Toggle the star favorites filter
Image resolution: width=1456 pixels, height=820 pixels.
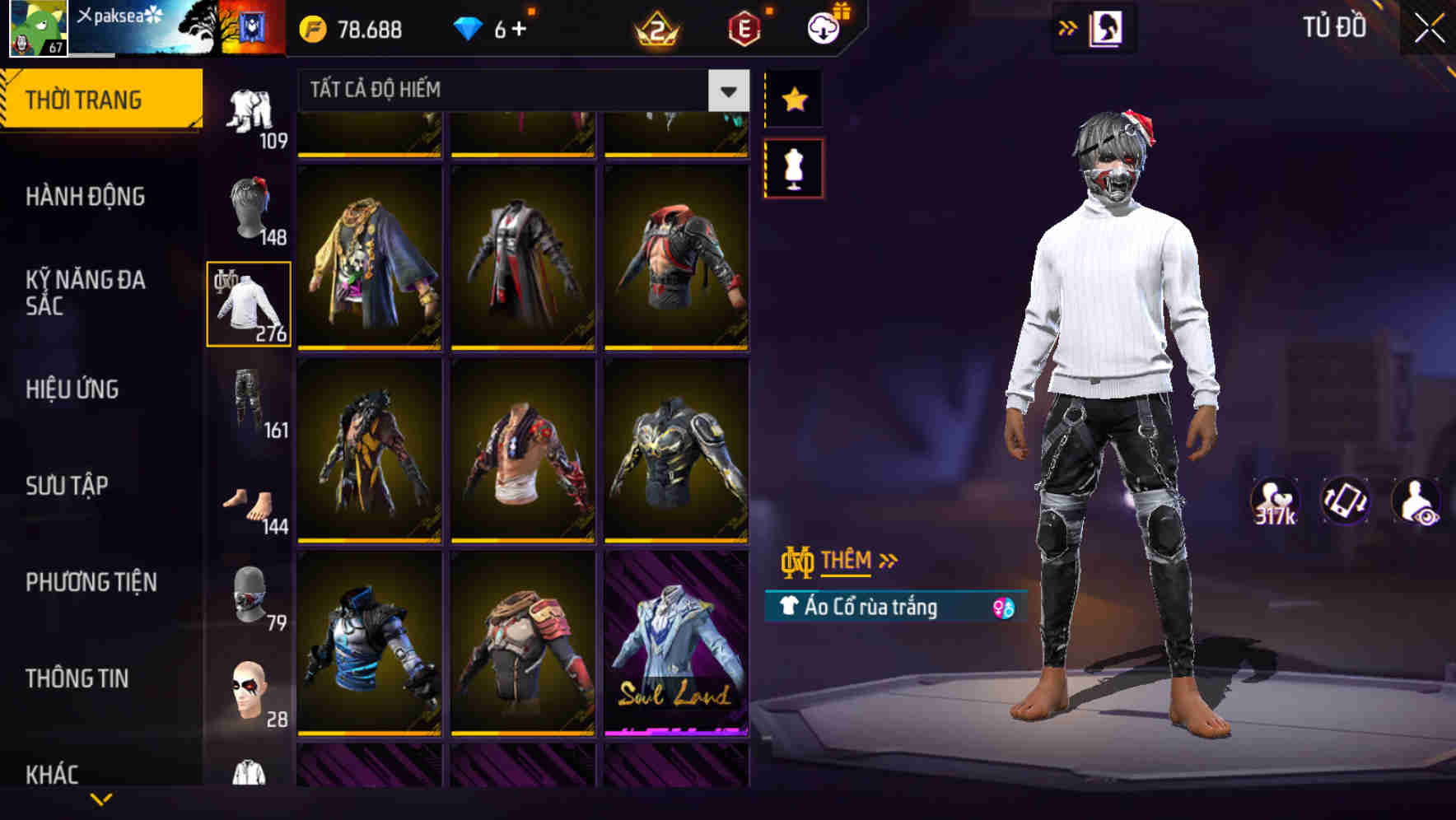point(793,99)
